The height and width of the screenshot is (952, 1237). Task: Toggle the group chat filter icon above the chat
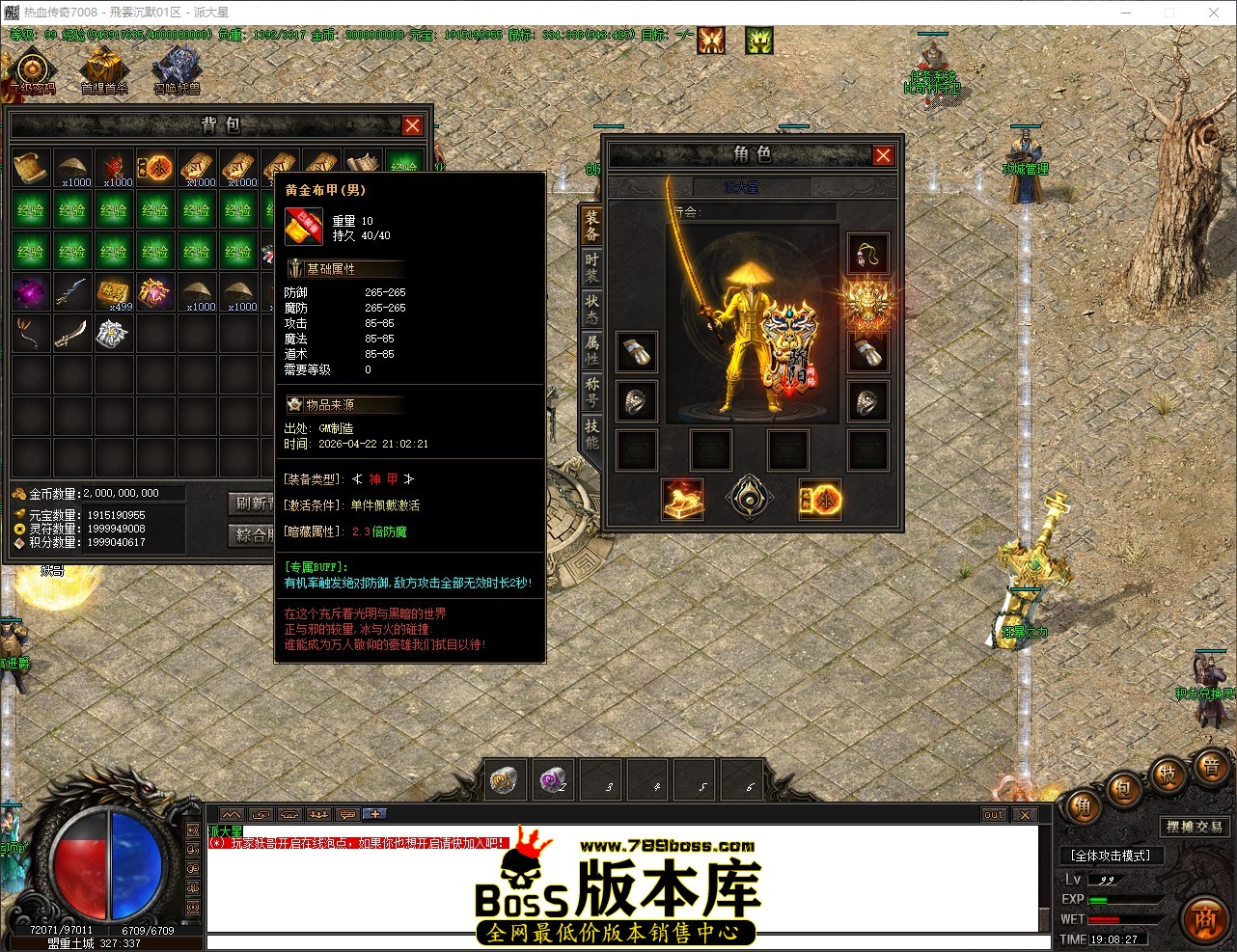(x=318, y=816)
